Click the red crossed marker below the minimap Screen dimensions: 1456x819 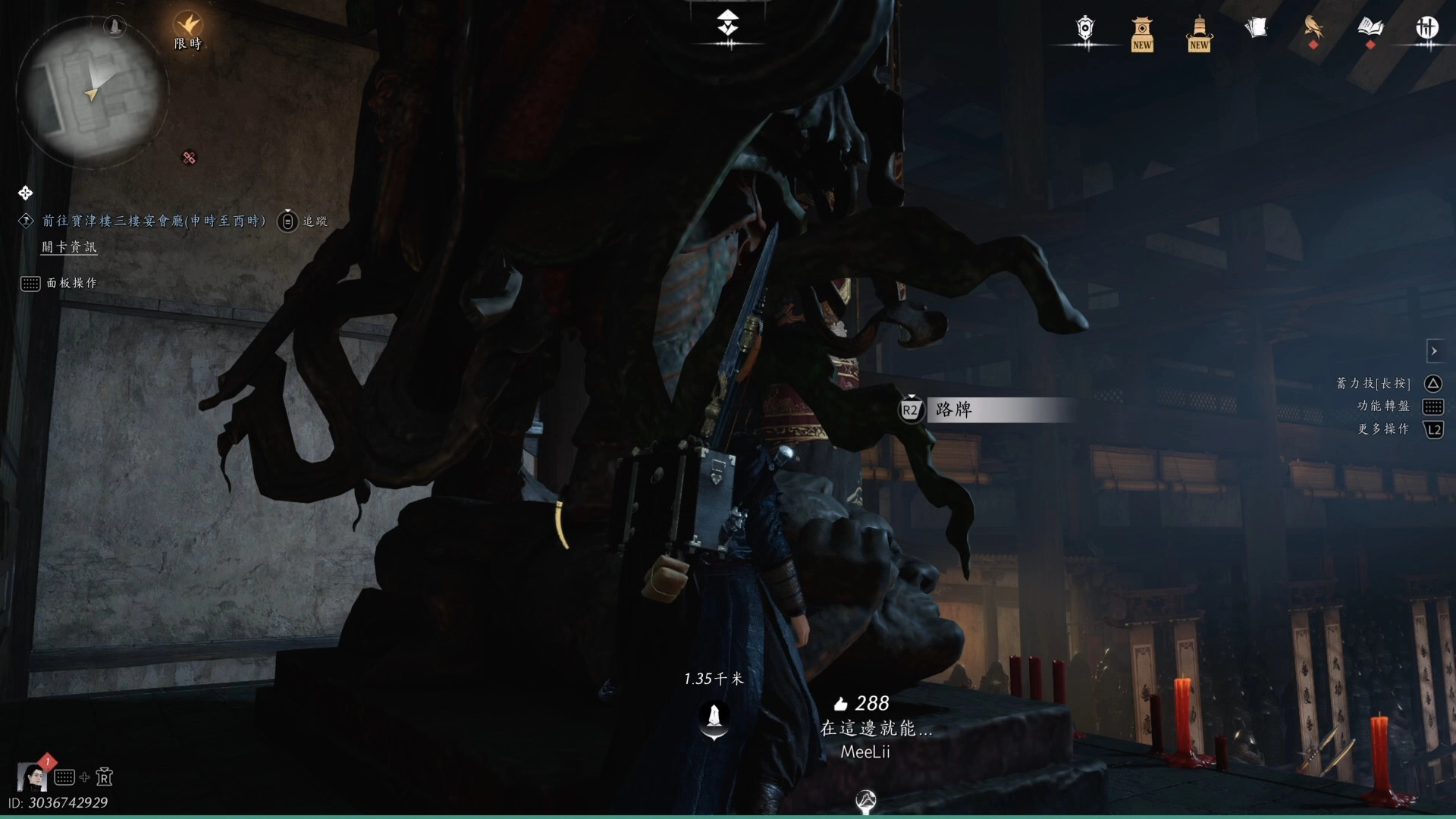[190, 158]
